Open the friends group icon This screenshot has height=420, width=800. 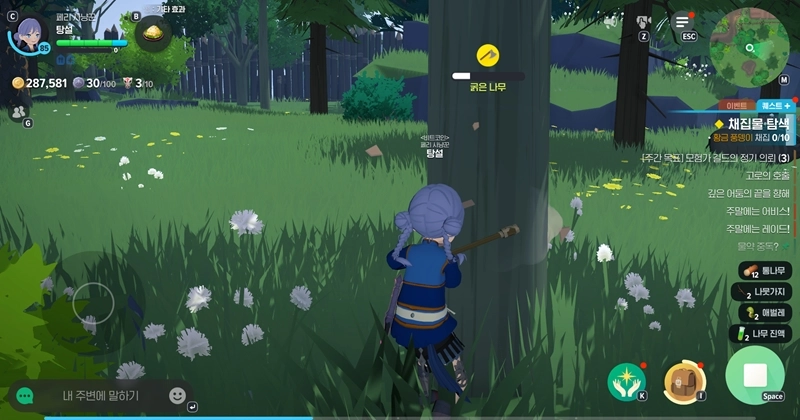(17, 112)
